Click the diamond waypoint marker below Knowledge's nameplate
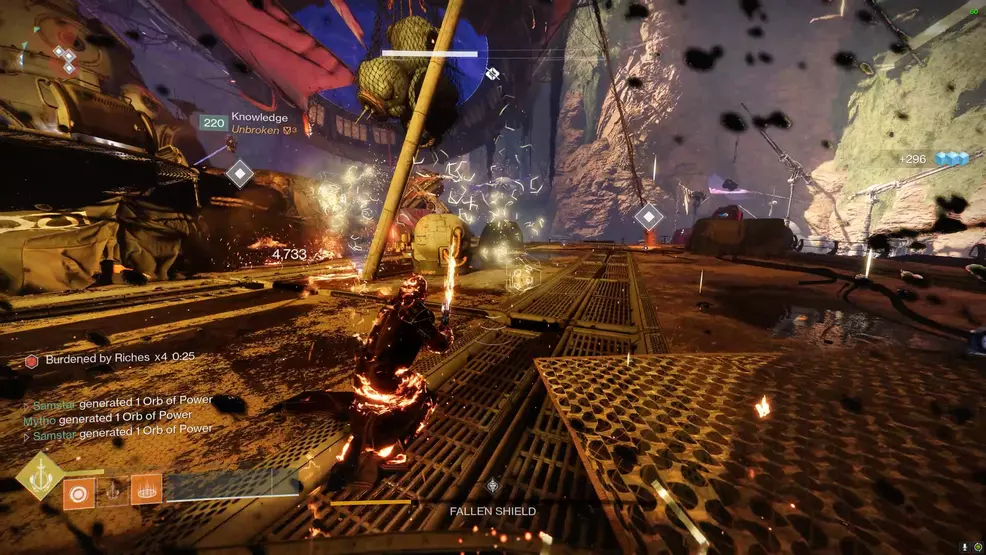Screen dimensions: 986x555 [x=239, y=173]
